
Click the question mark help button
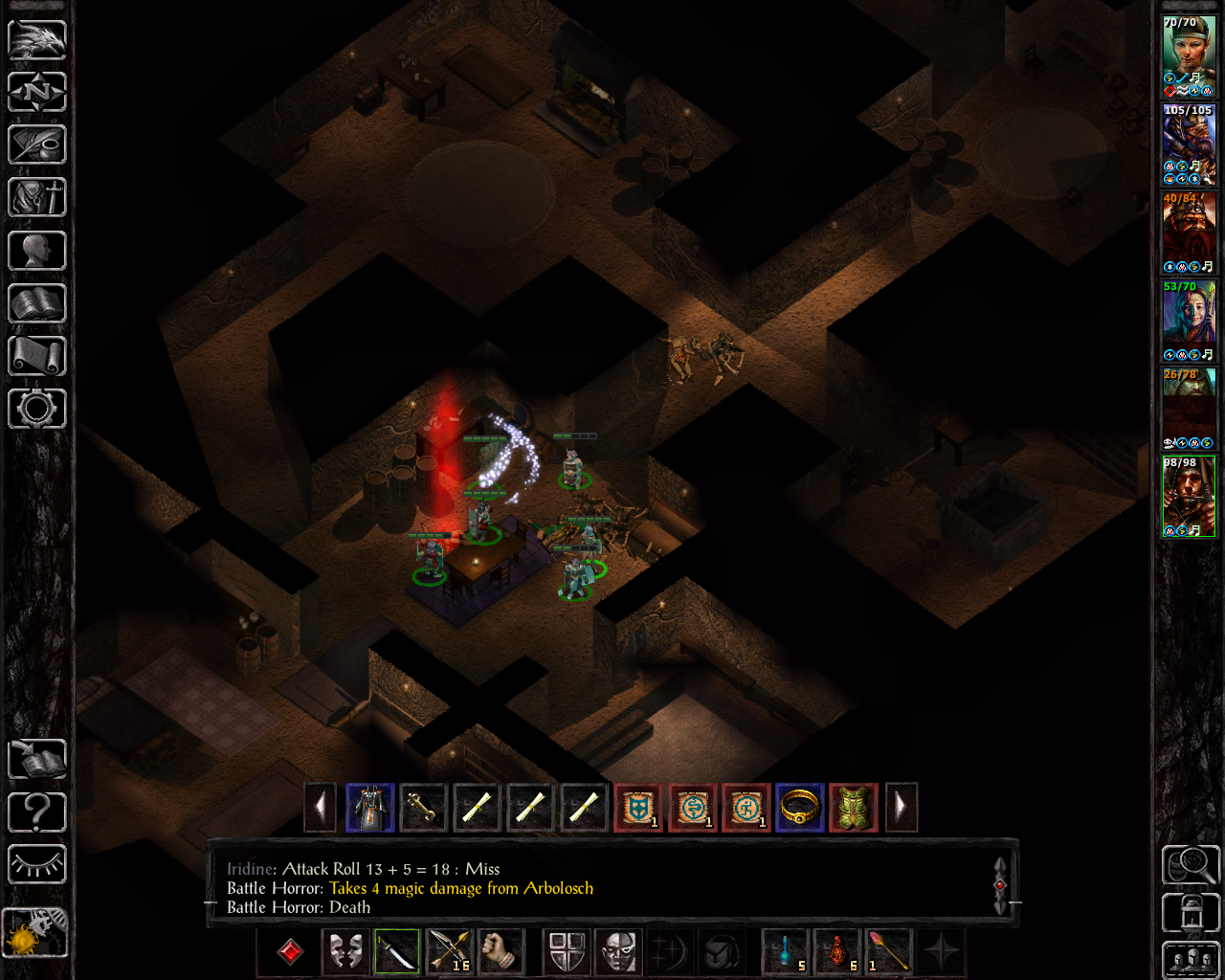point(37,813)
